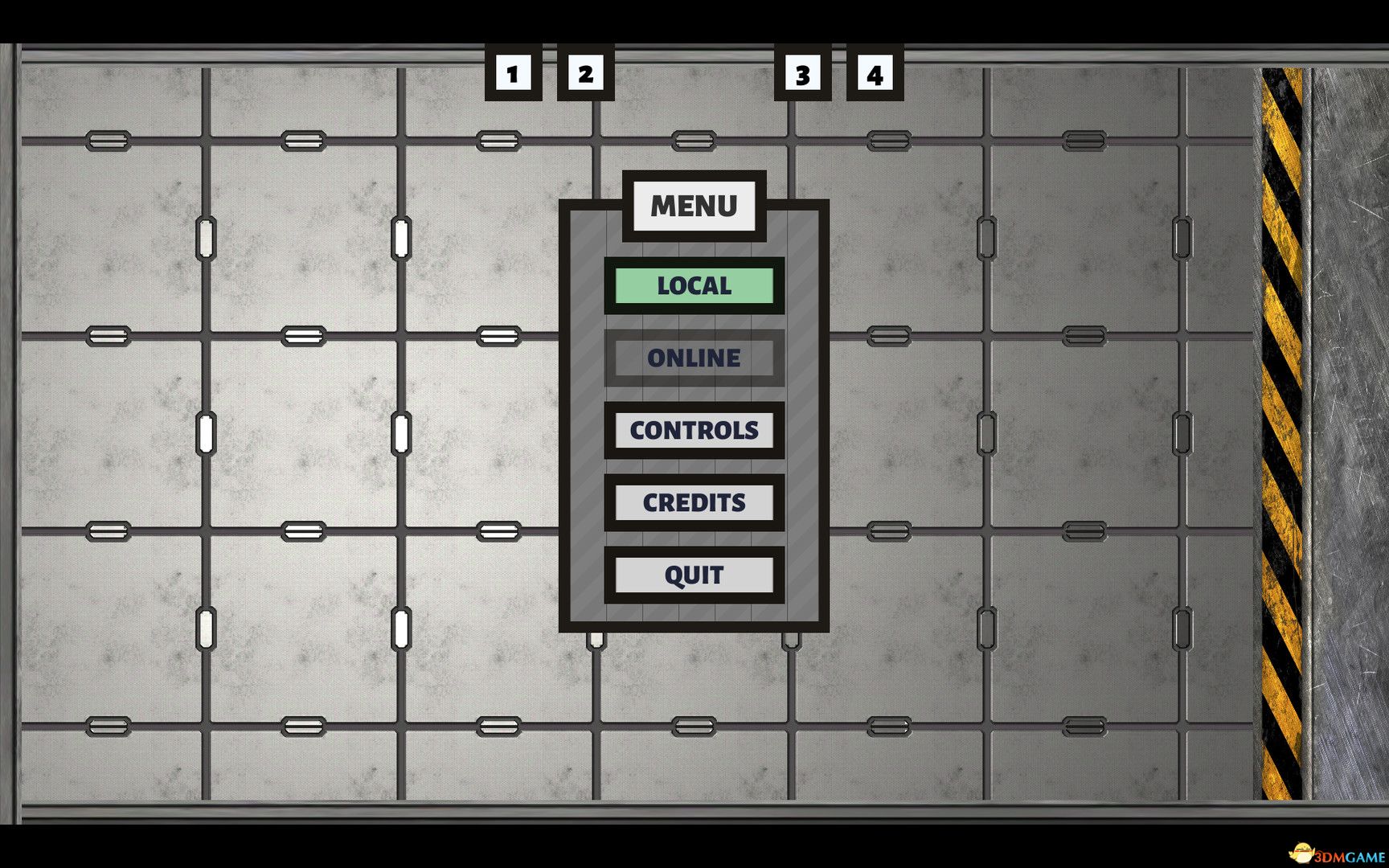Click the MENU title label
The image size is (1389, 868).
pos(693,207)
